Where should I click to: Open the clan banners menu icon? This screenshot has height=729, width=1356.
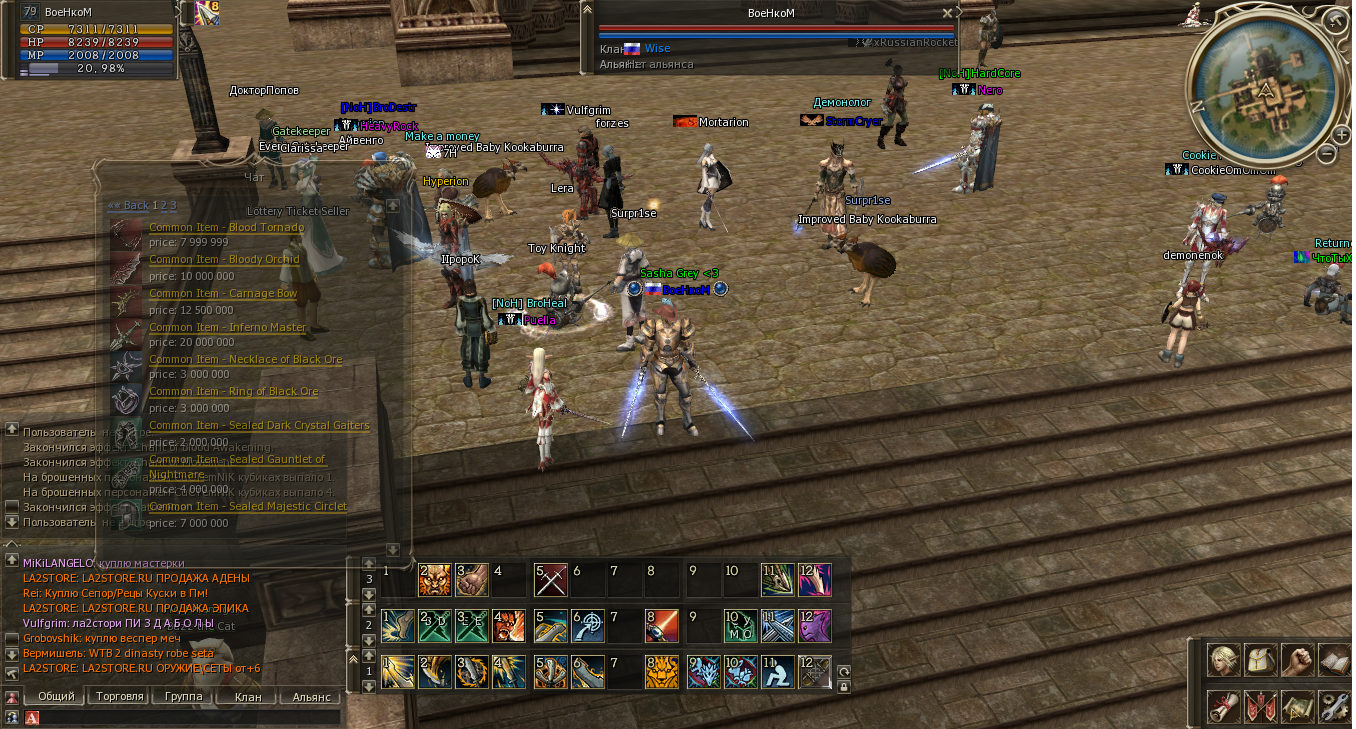point(1259,707)
